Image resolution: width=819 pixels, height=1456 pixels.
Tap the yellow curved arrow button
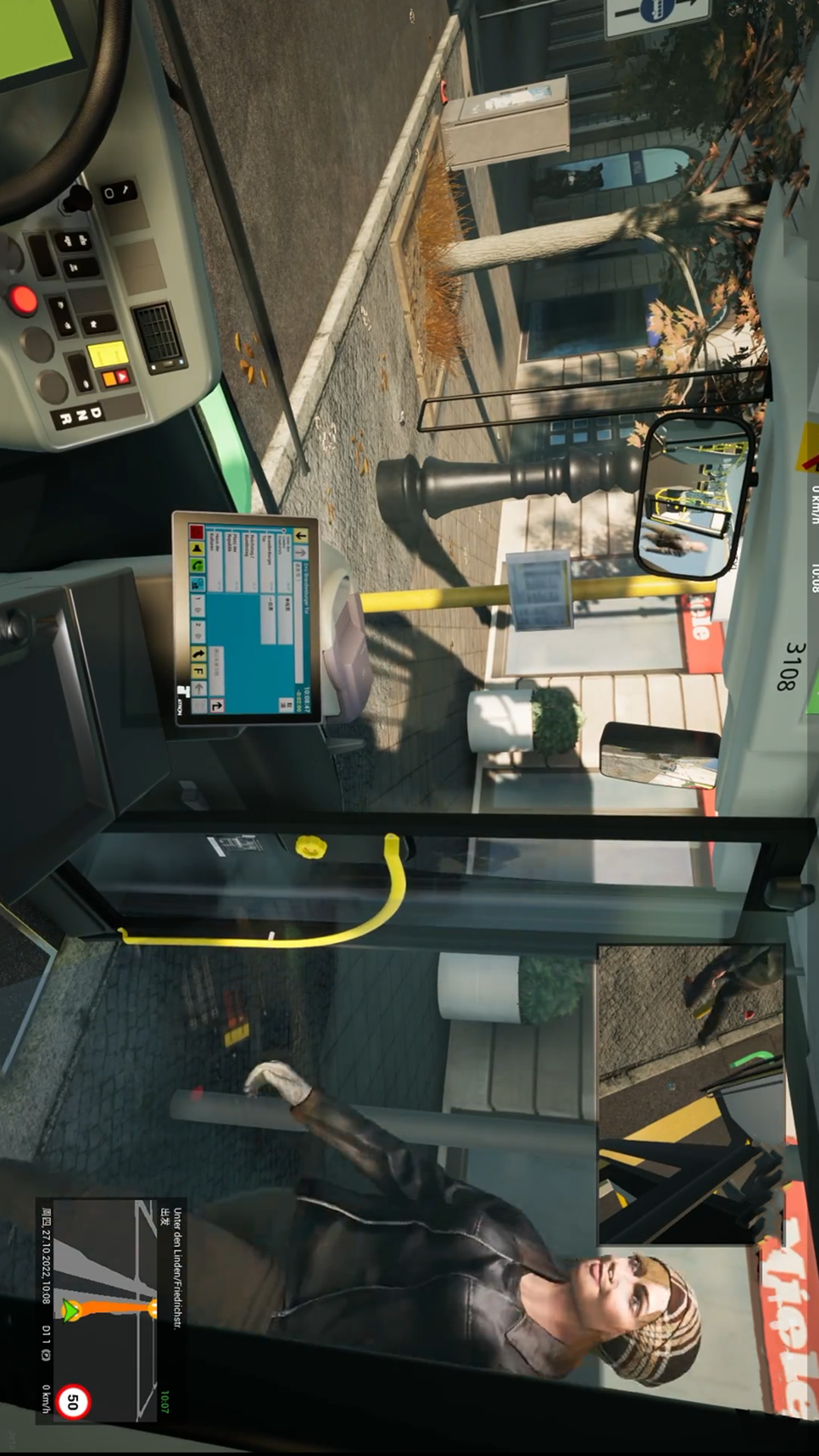point(199,654)
